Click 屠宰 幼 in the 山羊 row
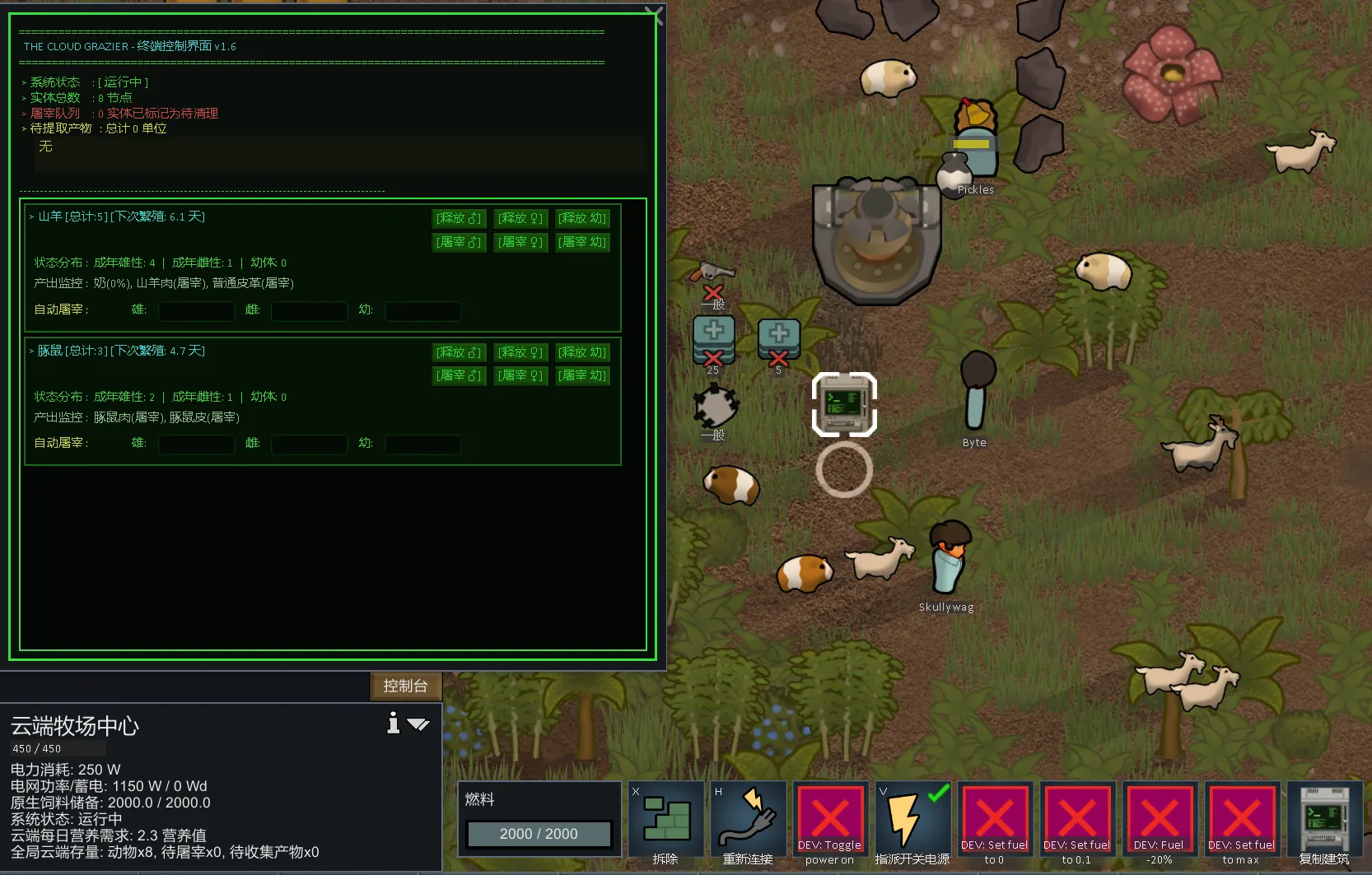 (x=582, y=242)
